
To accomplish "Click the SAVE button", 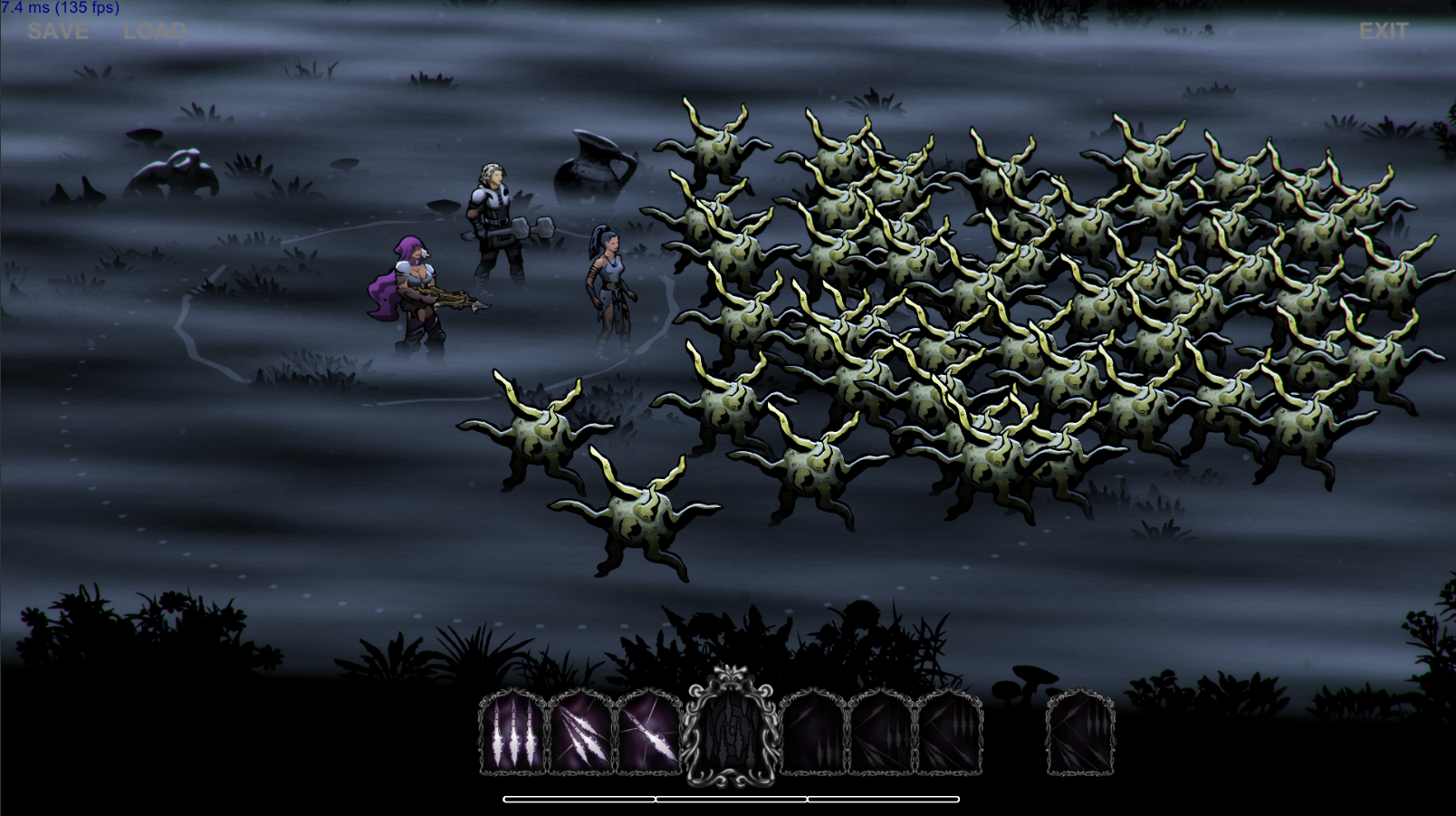I will pos(58,32).
